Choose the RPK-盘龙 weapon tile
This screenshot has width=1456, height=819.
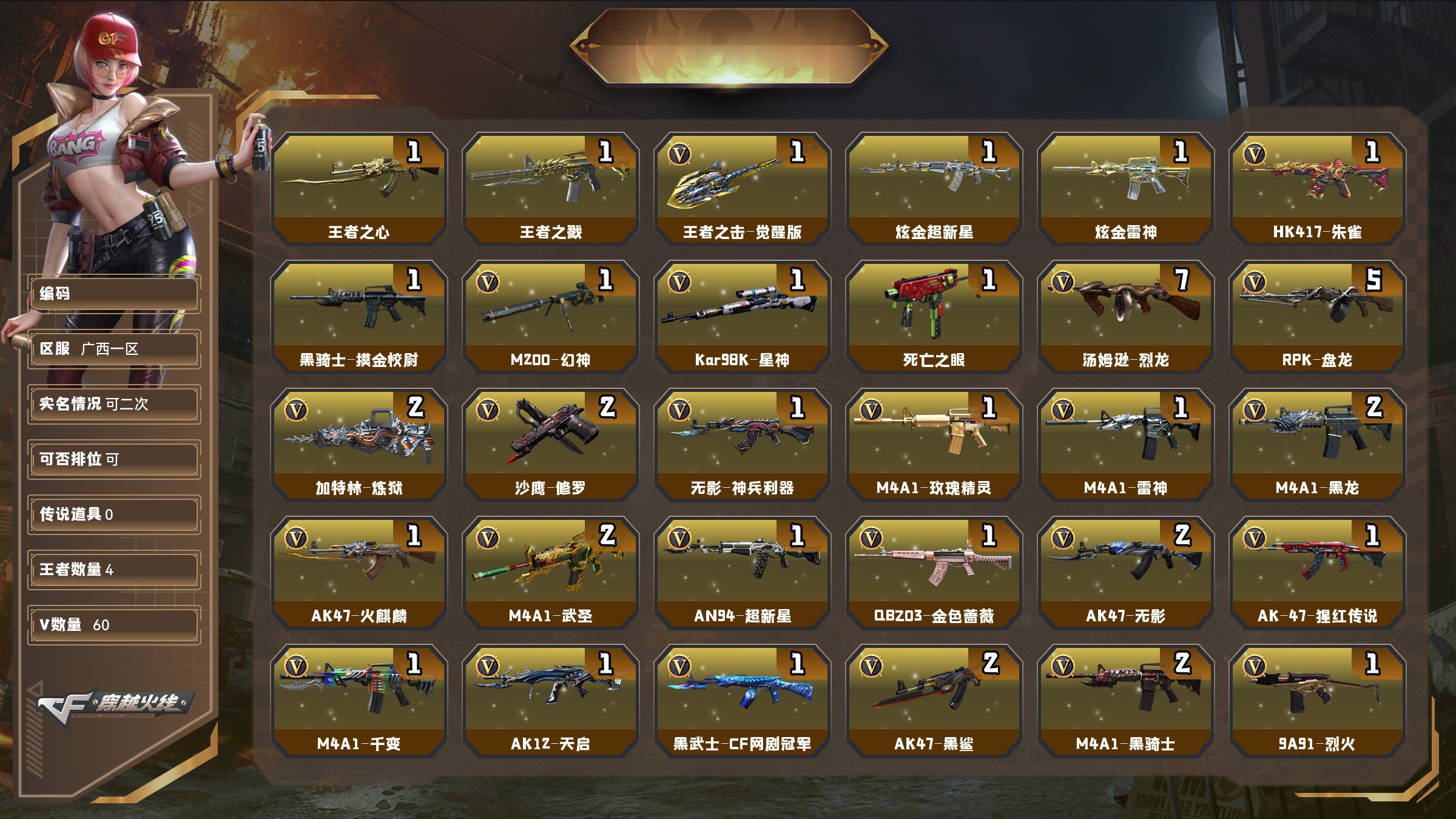click(1318, 316)
